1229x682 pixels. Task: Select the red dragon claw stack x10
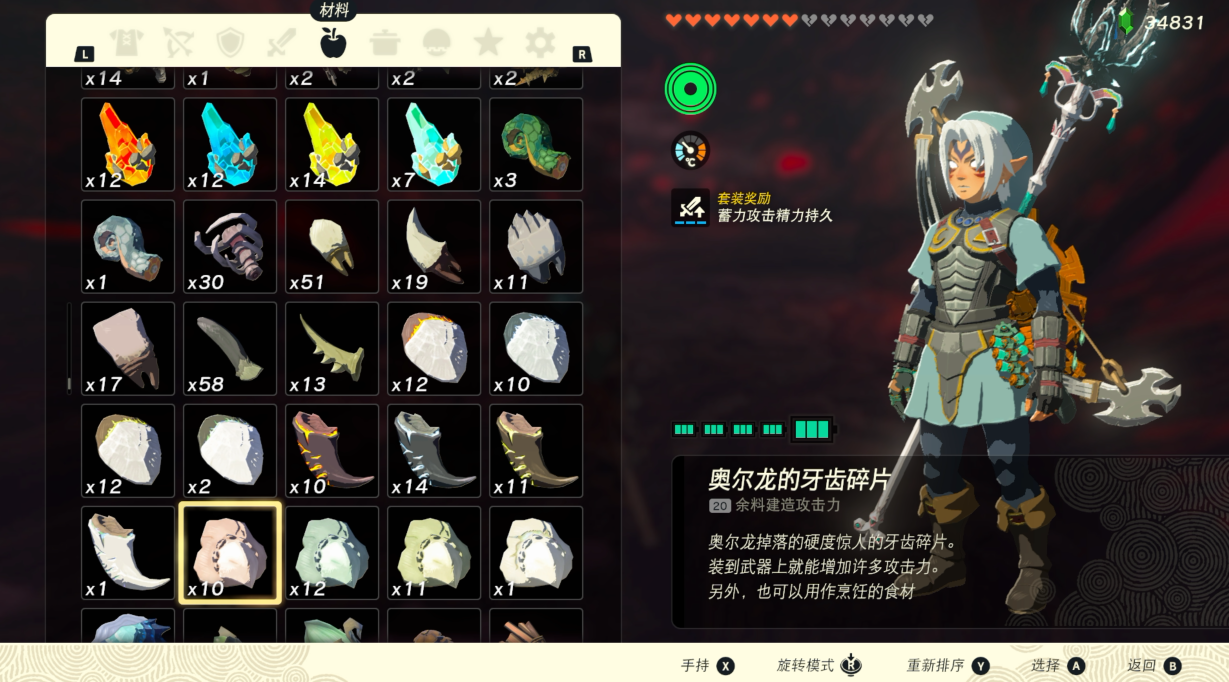[x=332, y=451]
